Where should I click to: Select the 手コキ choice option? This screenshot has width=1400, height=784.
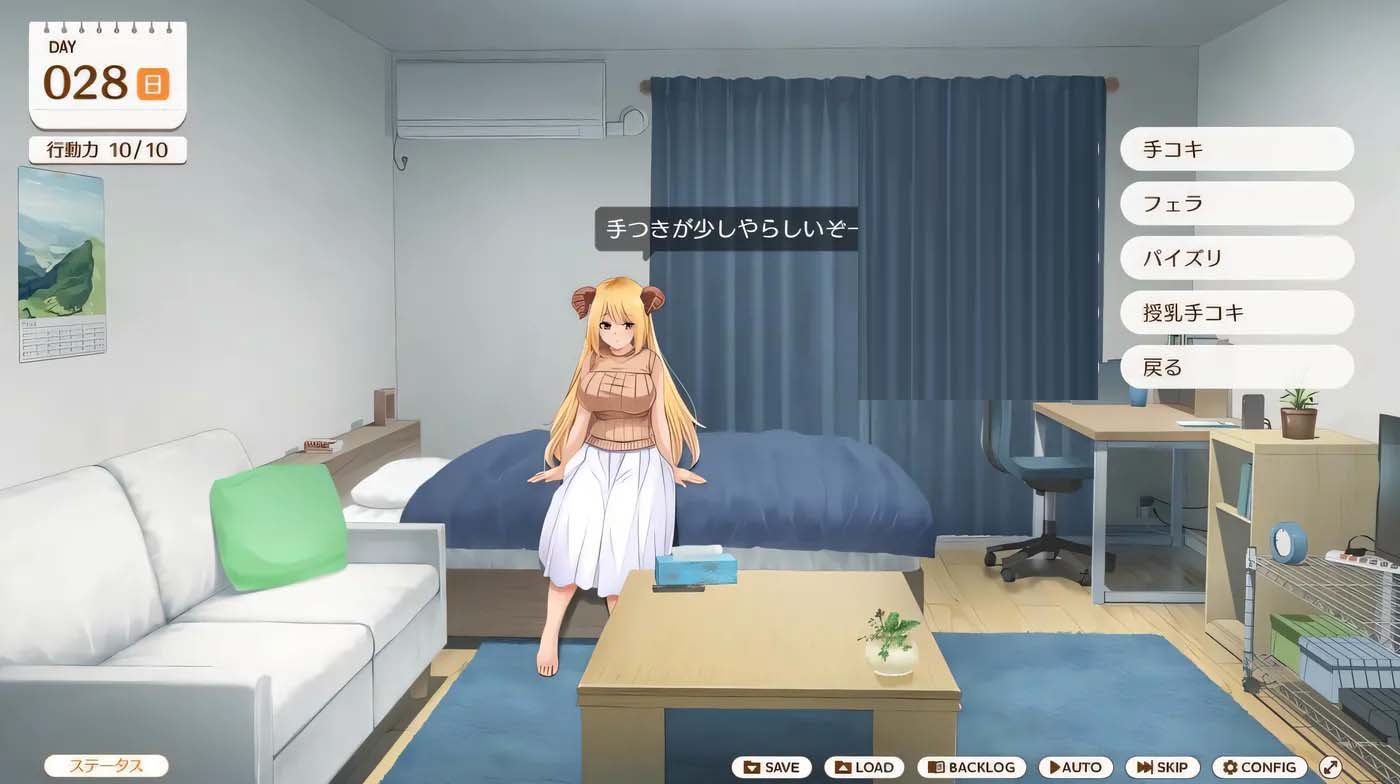click(x=1237, y=148)
